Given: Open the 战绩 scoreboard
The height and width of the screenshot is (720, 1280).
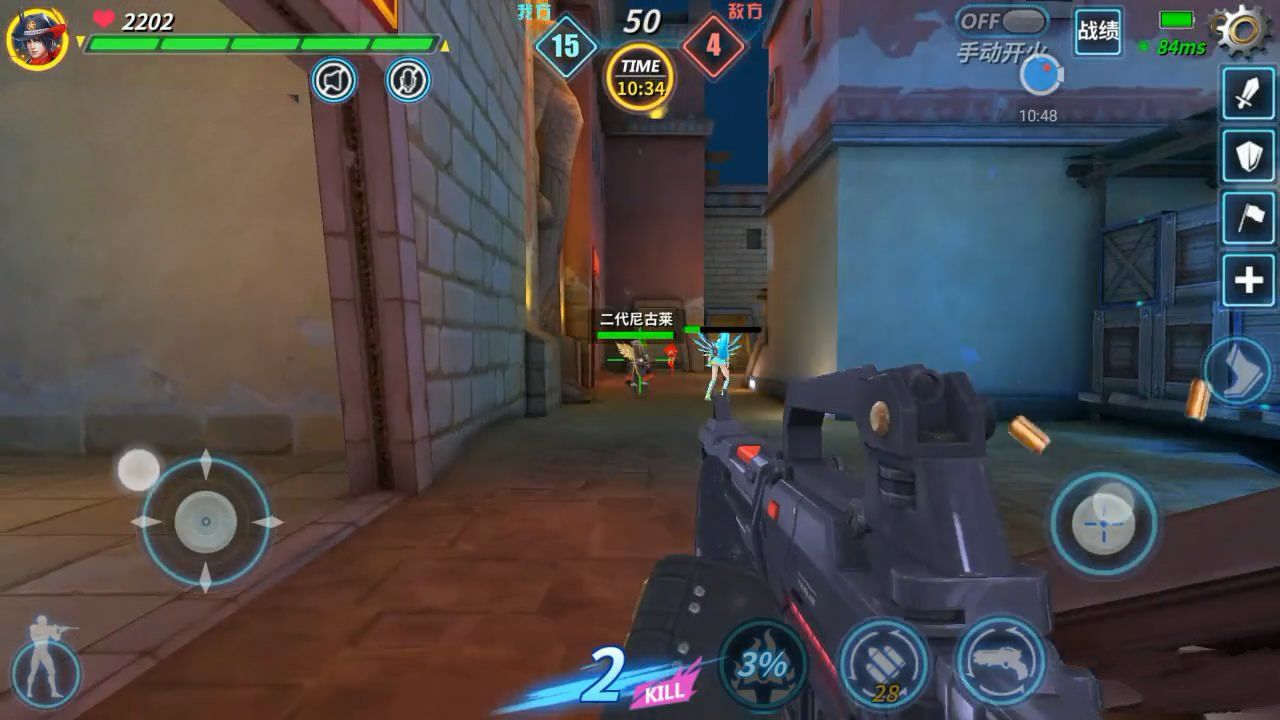Looking at the screenshot, I should (1098, 31).
